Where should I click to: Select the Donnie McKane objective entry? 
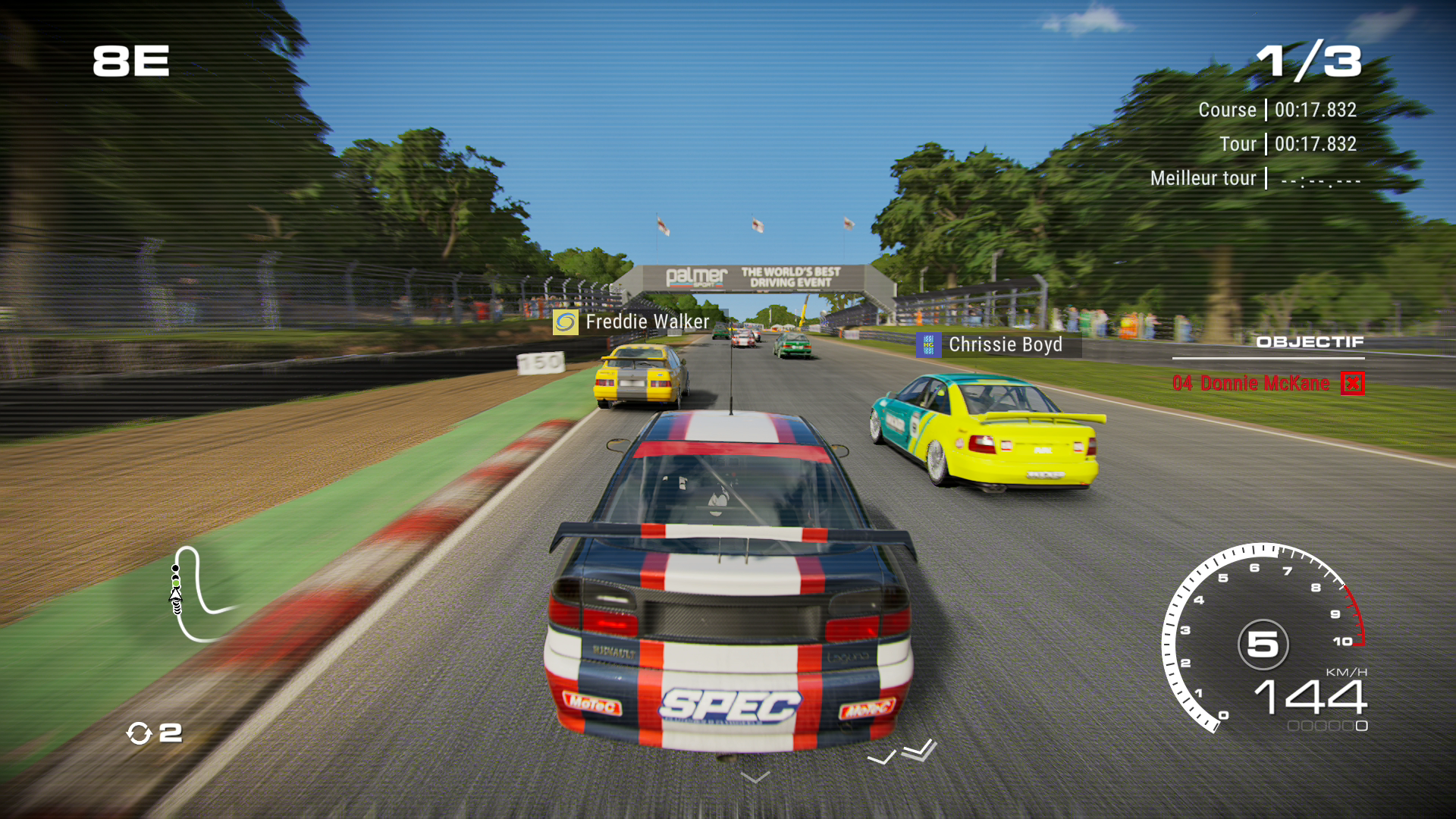click(1251, 384)
